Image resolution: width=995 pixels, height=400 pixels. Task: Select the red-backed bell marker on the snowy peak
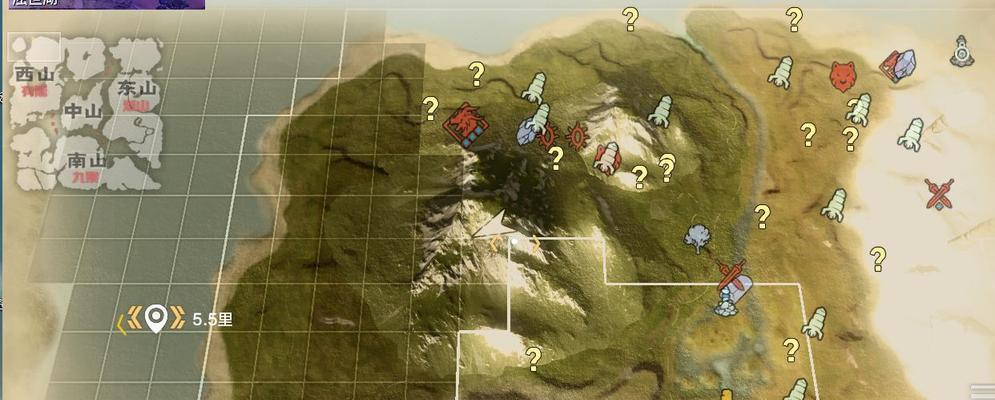pos(607,158)
